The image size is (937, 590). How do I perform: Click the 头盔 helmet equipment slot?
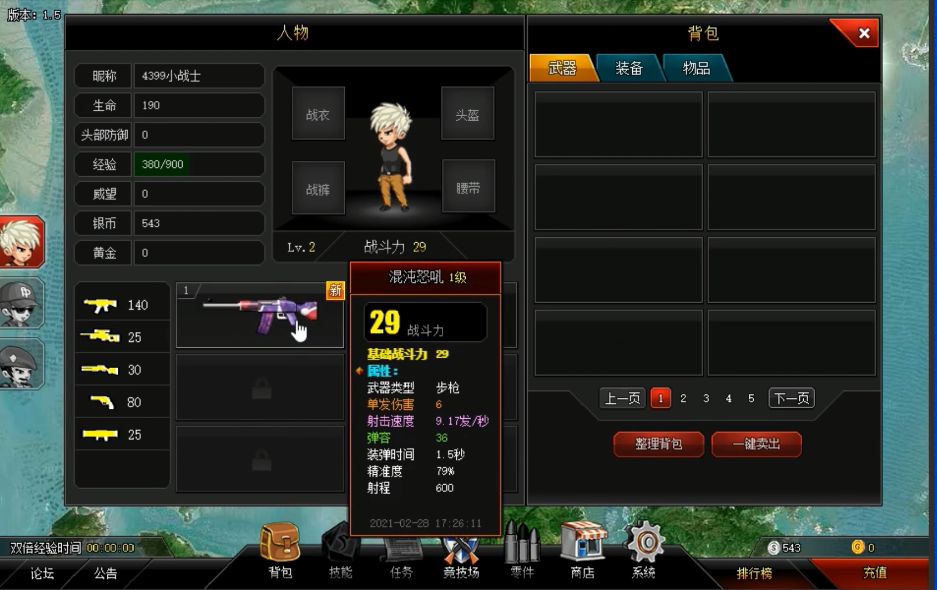click(467, 113)
